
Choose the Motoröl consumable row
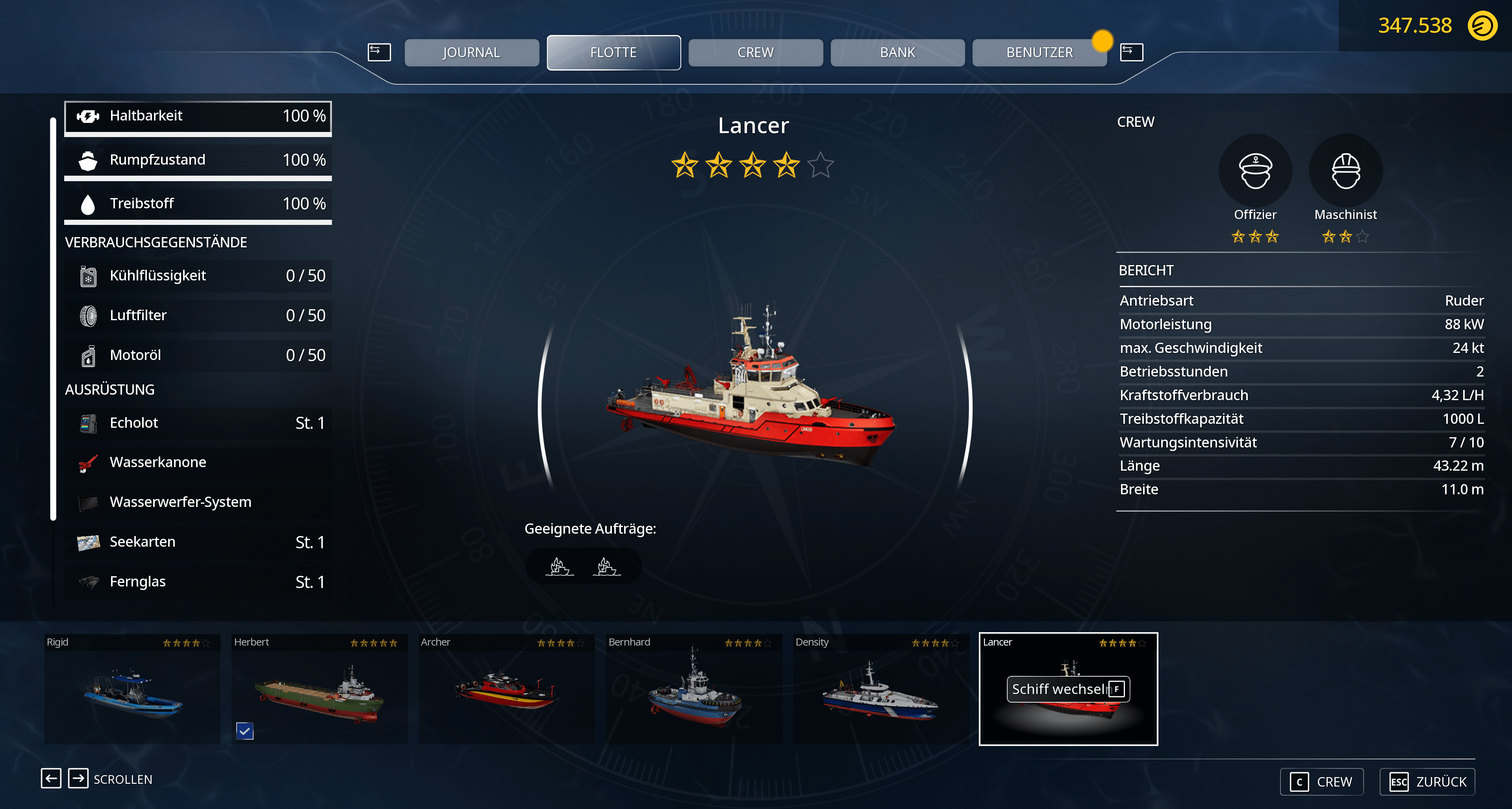pyautogui.click(x=198, y=356)
